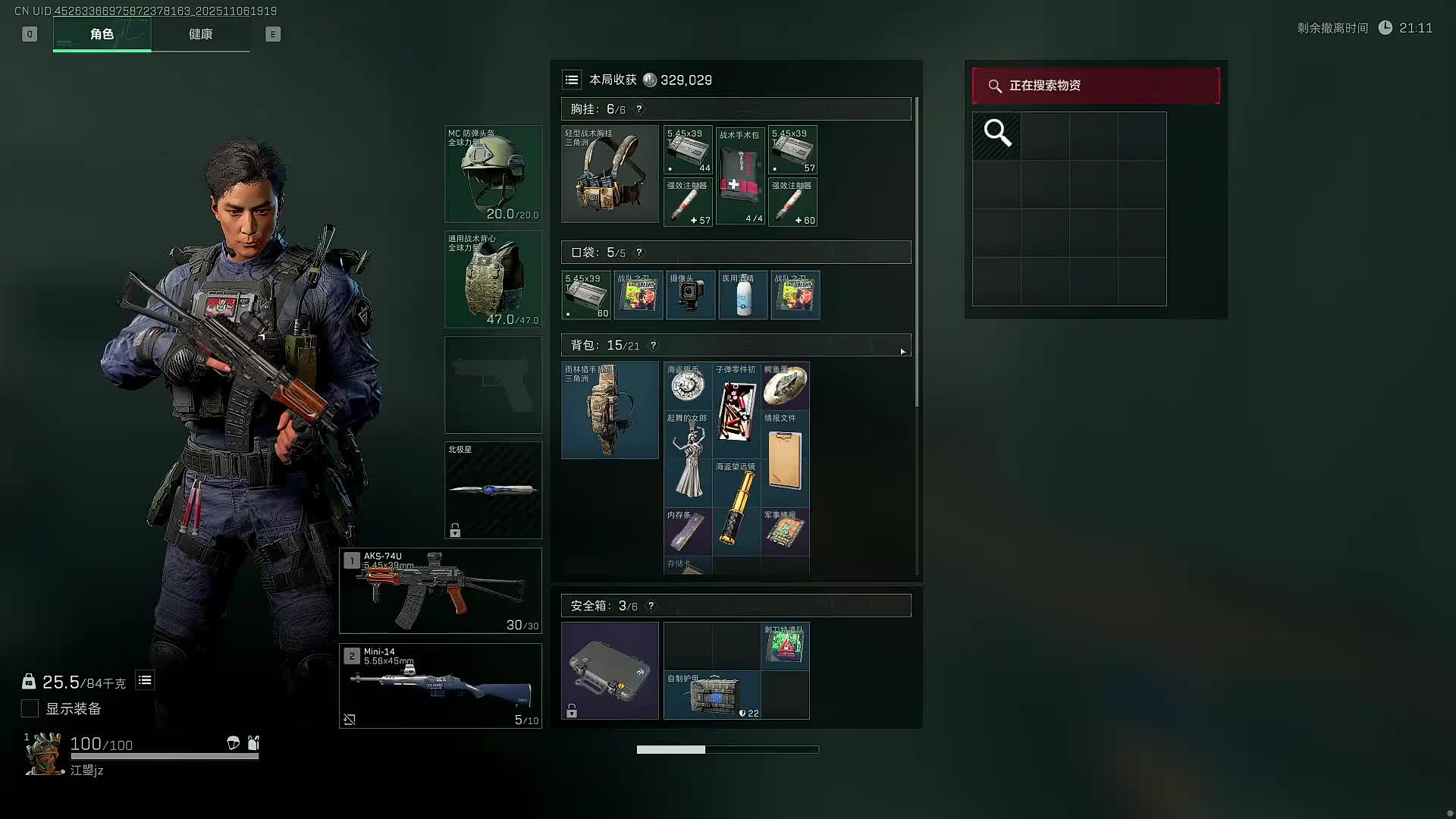Toggle the 显示装备 checkbox

(x=30, y=708)
